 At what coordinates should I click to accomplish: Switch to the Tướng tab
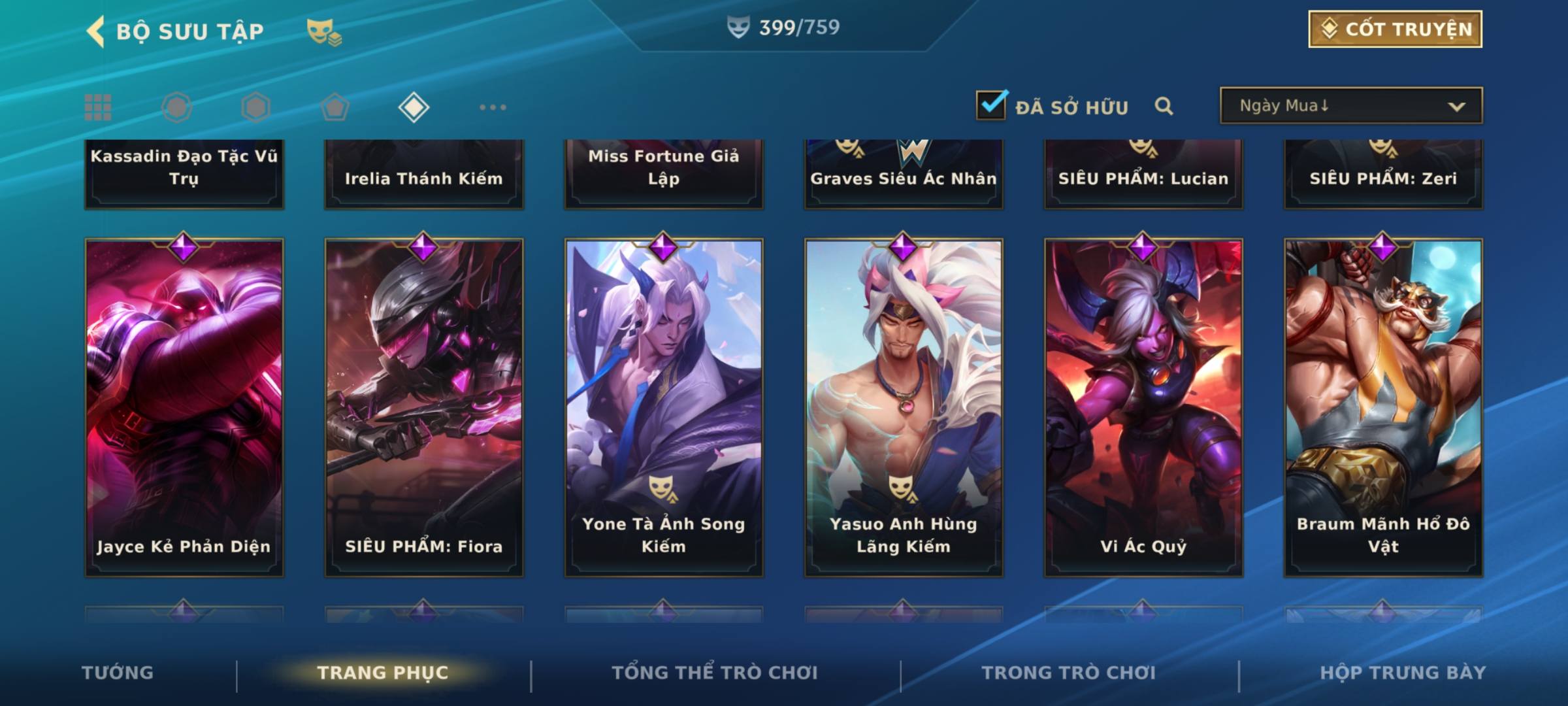(118, 673)
